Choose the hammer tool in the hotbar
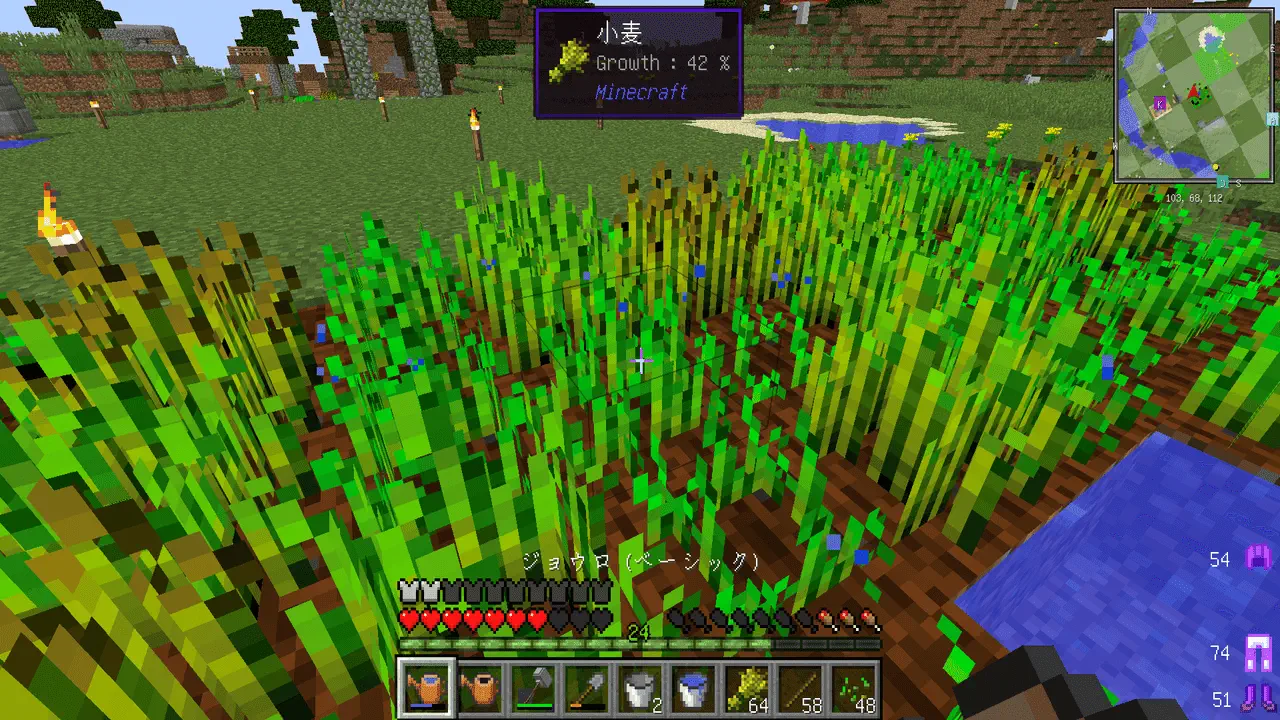This screenshot has width=1280, height=720. click(533, 688)
